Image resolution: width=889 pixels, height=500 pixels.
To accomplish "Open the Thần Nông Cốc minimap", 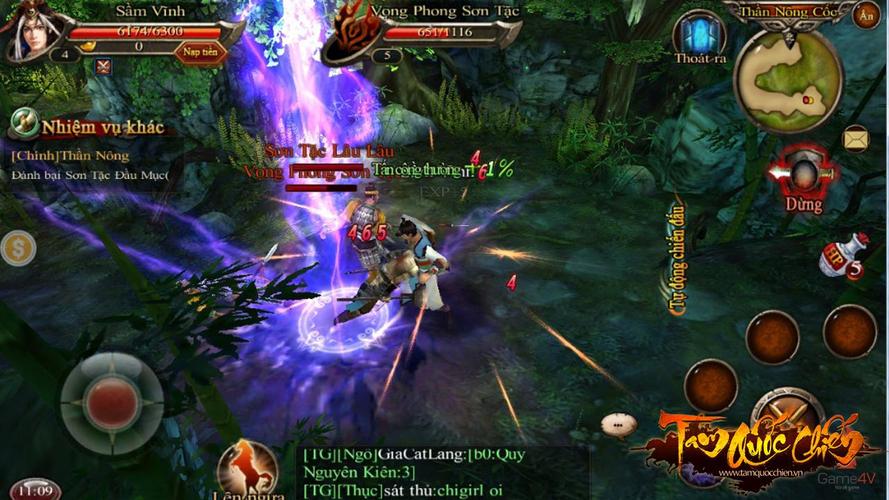I will tap(787, 80).
